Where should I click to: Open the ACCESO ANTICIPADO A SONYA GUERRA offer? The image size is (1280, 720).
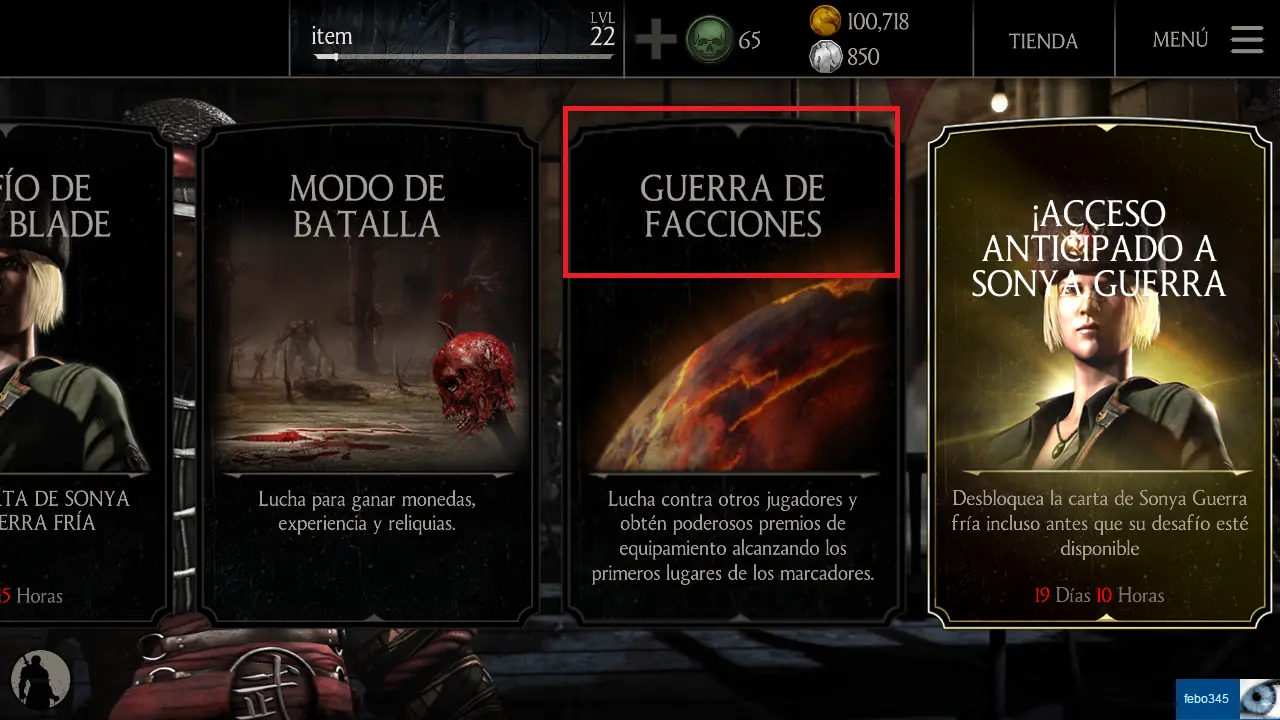[x=1100, y=360]
